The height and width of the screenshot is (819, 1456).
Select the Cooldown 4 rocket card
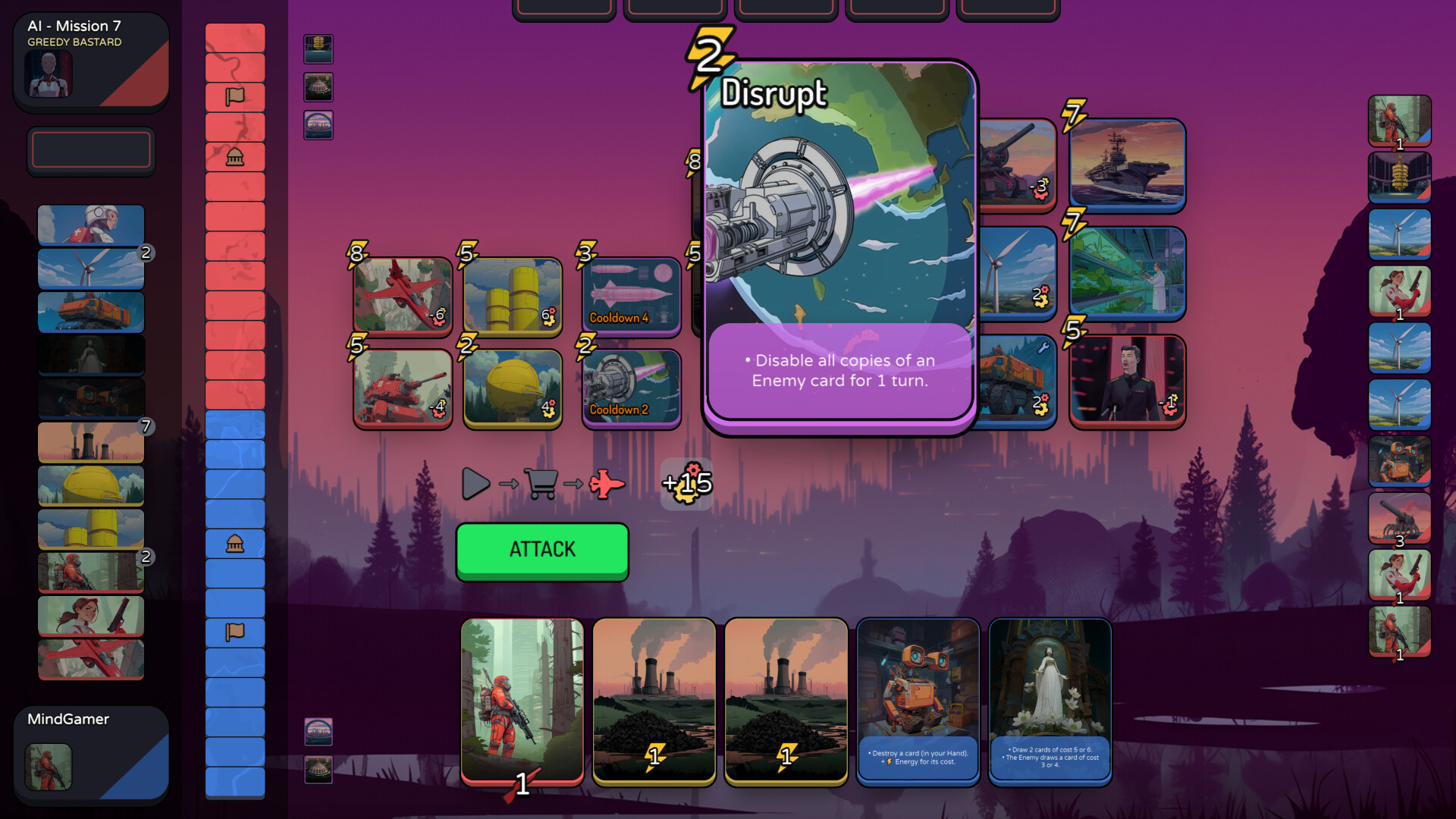630,294
